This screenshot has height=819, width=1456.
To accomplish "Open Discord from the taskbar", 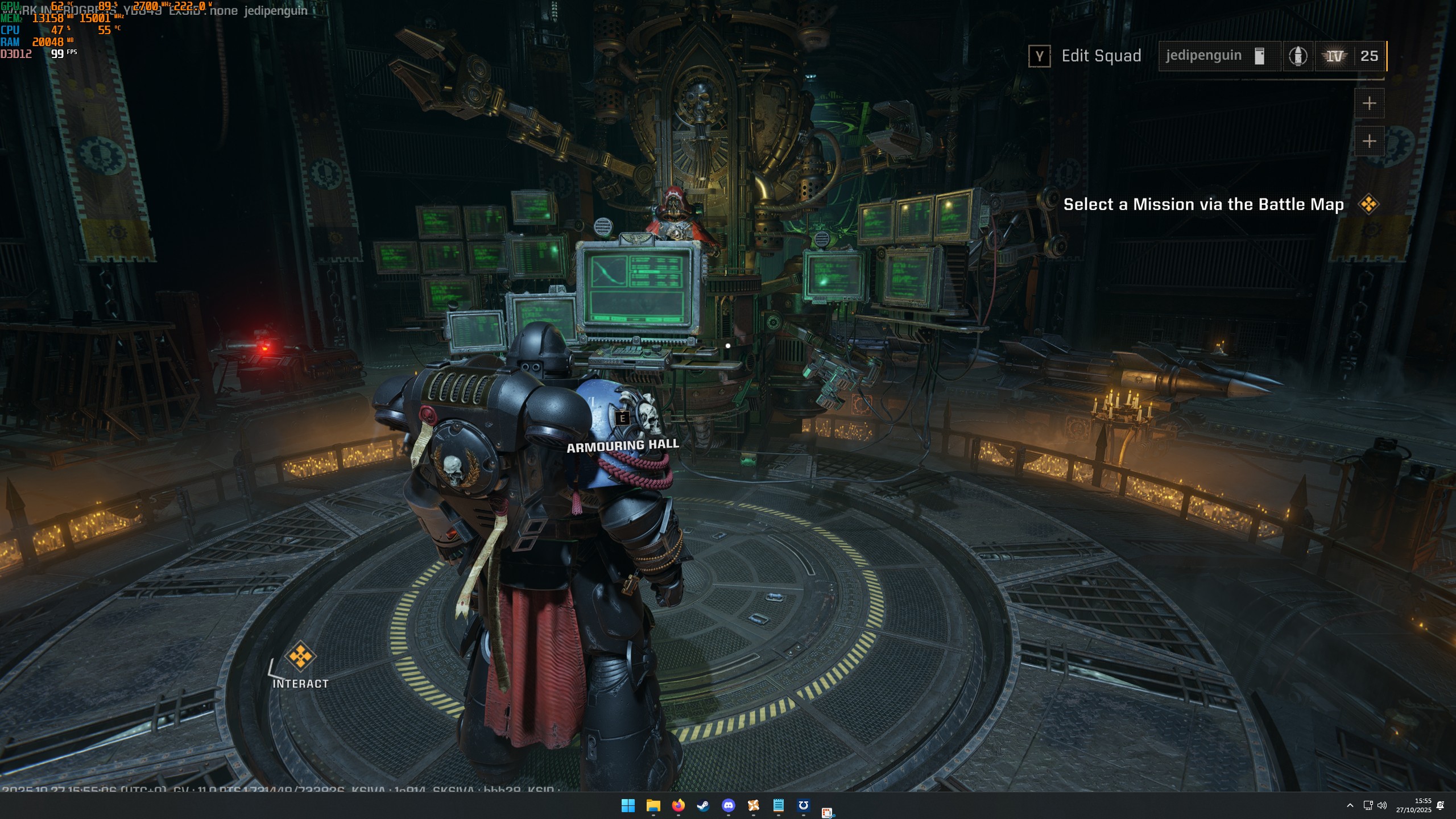I will tap(729, 806).
